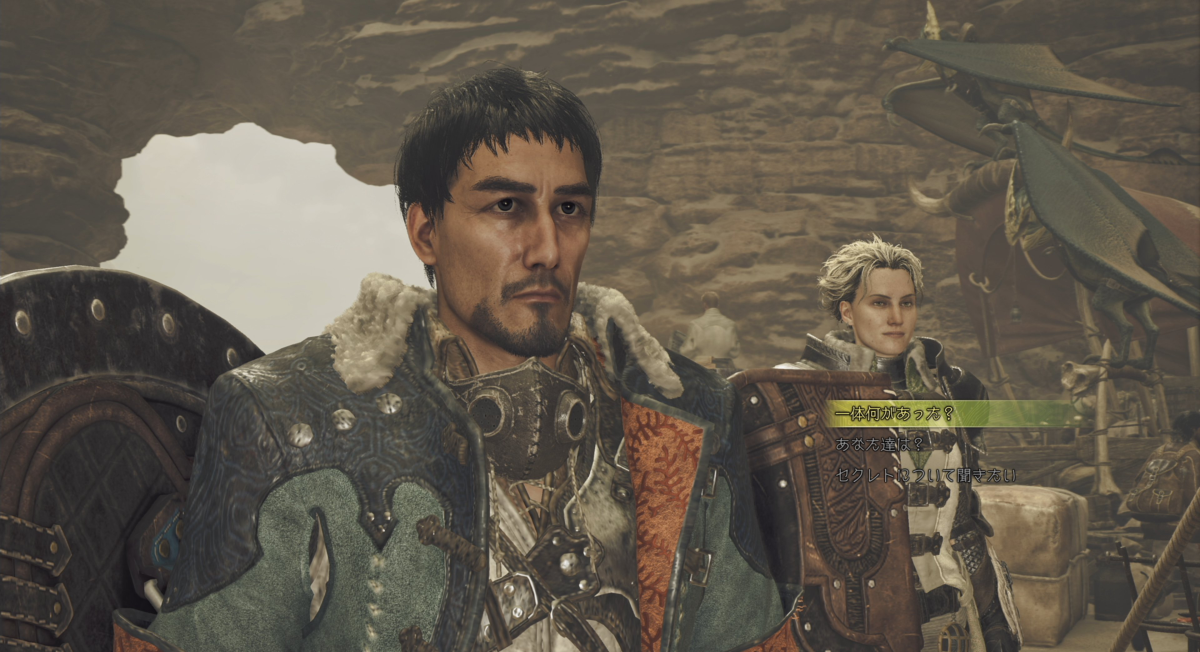Pick "セクレトについて聞きたい" dialogue choice
The image size is (1200, 652).
(924, 475)
